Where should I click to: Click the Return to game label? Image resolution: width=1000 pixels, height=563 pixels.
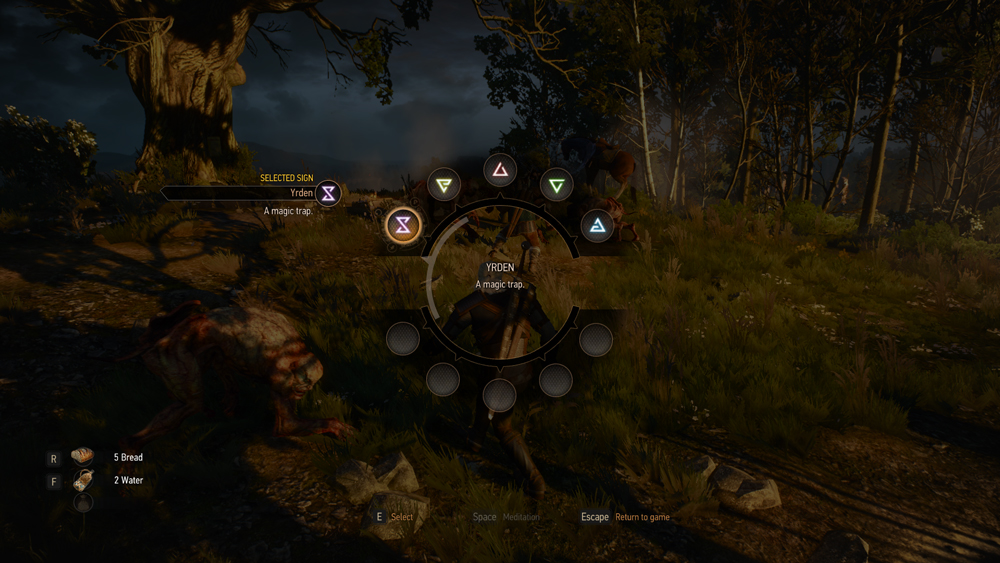pyautogui.click(x=642, y=517)
